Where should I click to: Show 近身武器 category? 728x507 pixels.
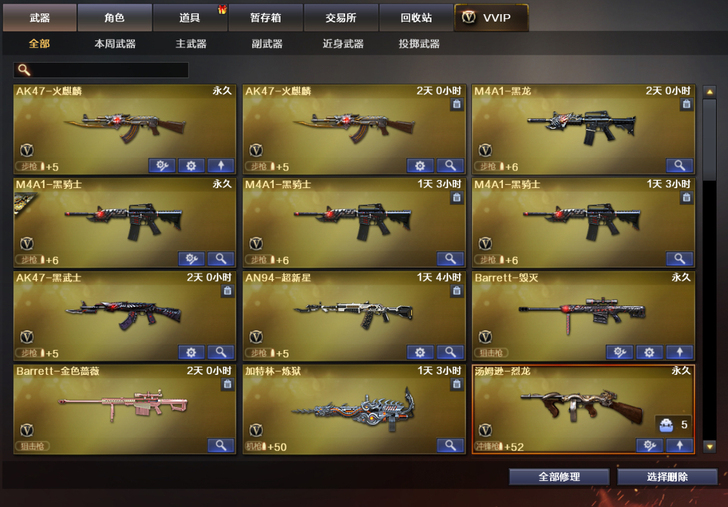[x=343, y=44]
